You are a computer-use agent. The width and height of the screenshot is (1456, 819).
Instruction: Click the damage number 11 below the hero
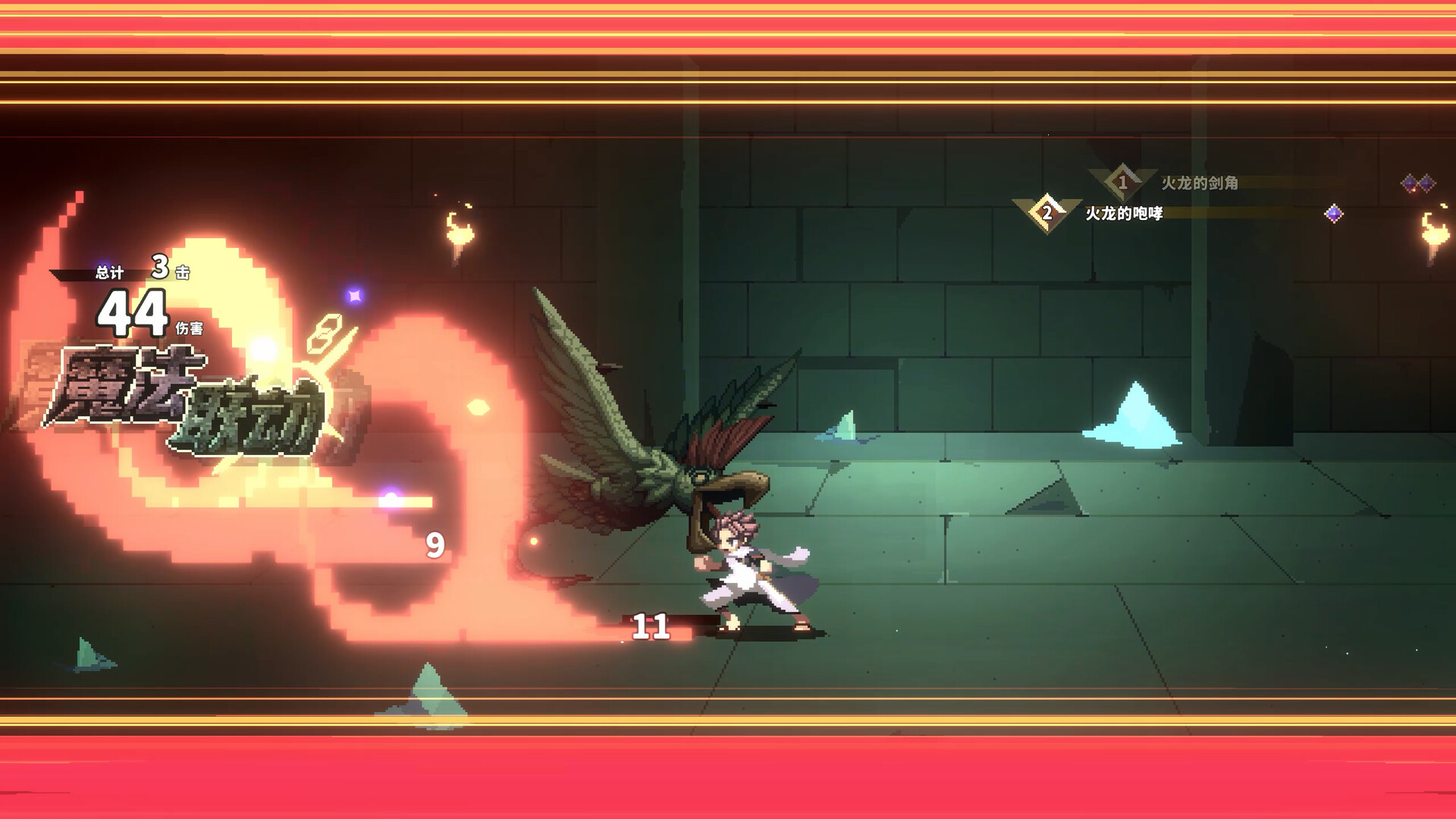pyautogui.click(x=652, y=628)
